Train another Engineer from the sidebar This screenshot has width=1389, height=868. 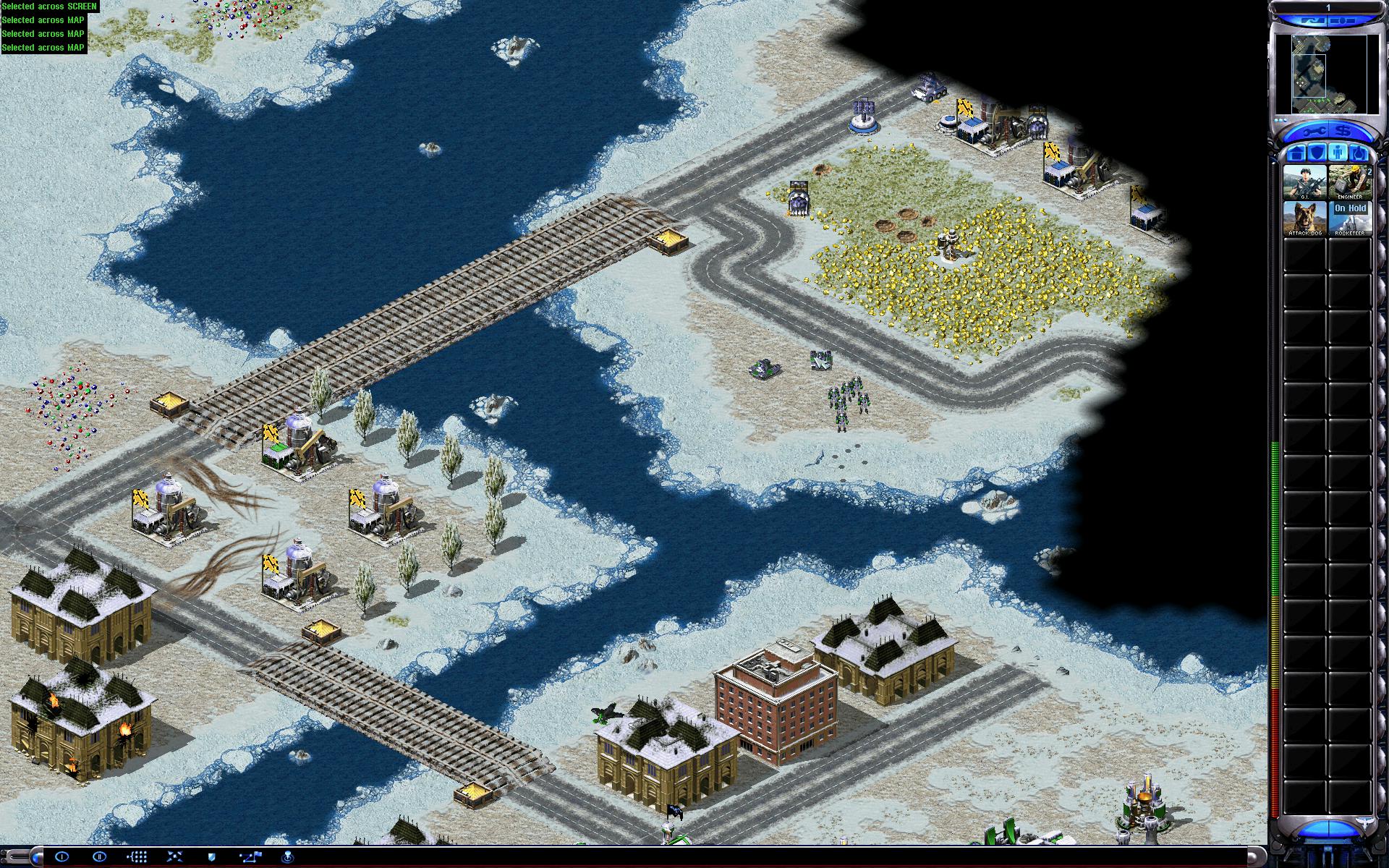pyautogui.click(x=1349, y=182)
